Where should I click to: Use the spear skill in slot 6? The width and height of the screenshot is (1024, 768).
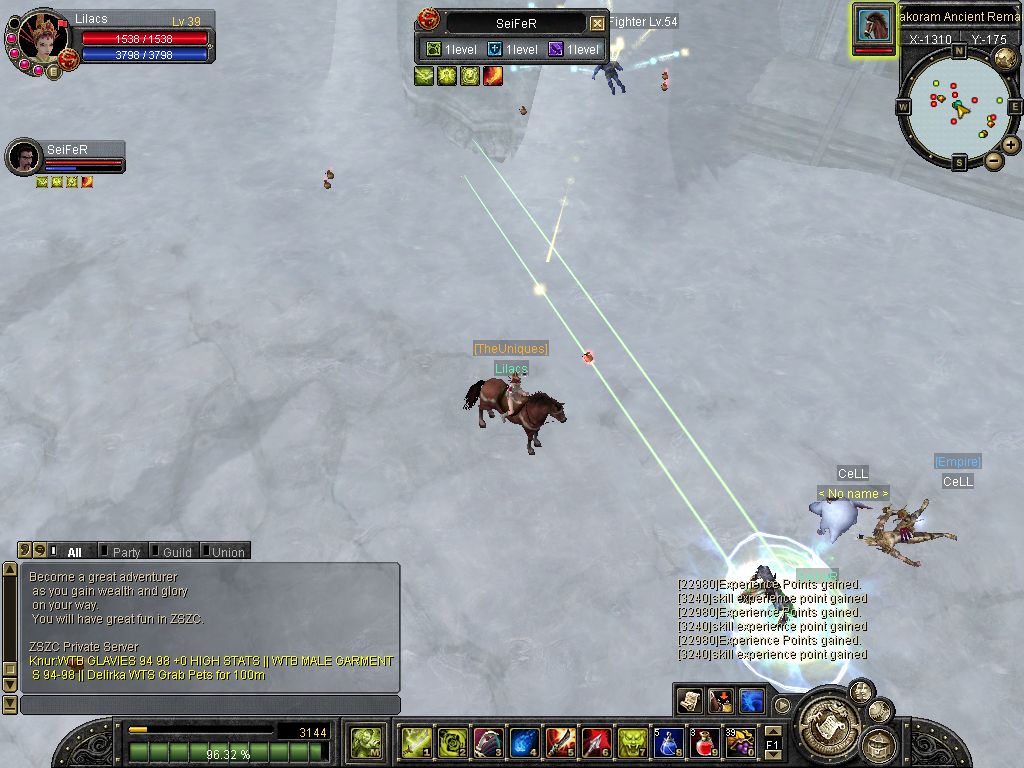(x=596, y=742)
